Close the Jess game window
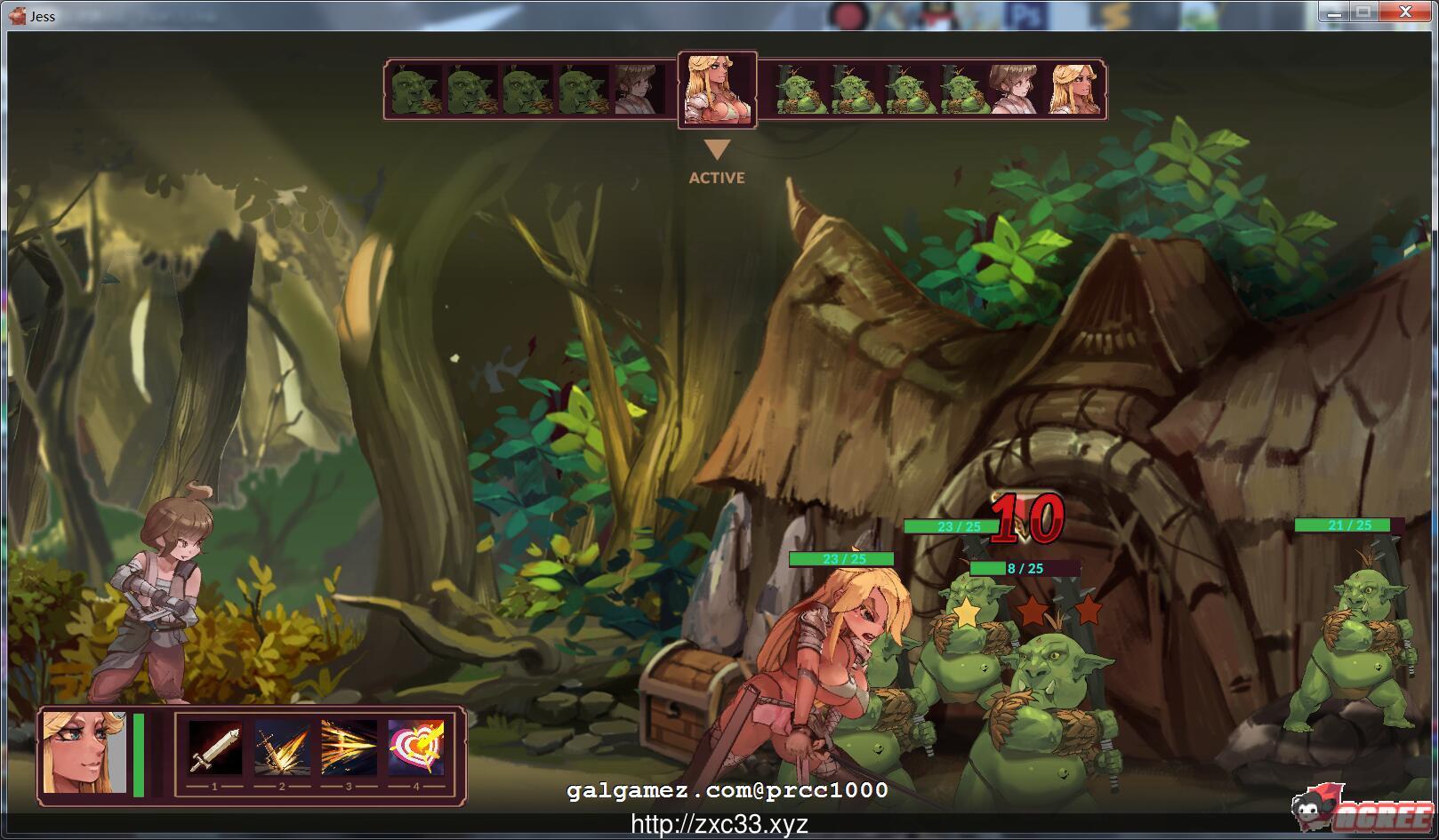 point(1405,12)
